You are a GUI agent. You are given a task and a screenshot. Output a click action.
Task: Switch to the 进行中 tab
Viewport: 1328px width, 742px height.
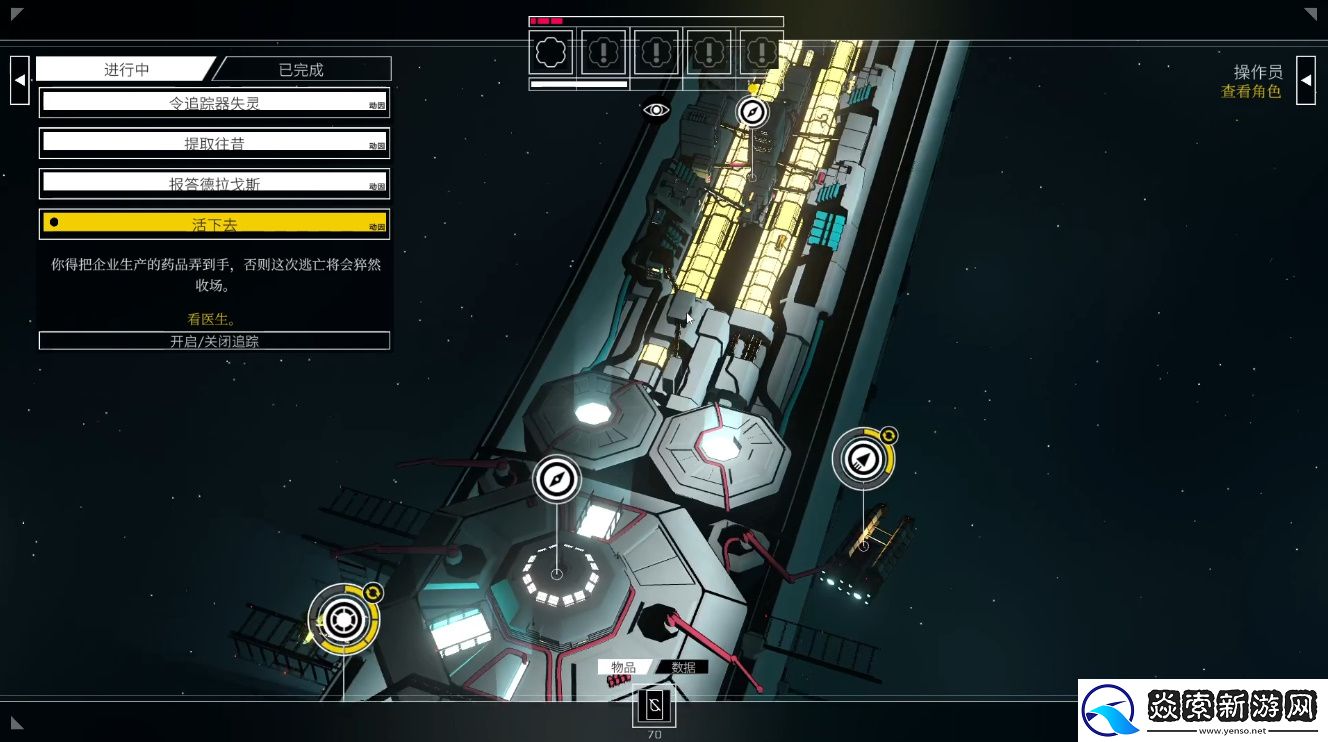(x=126, y=69)
